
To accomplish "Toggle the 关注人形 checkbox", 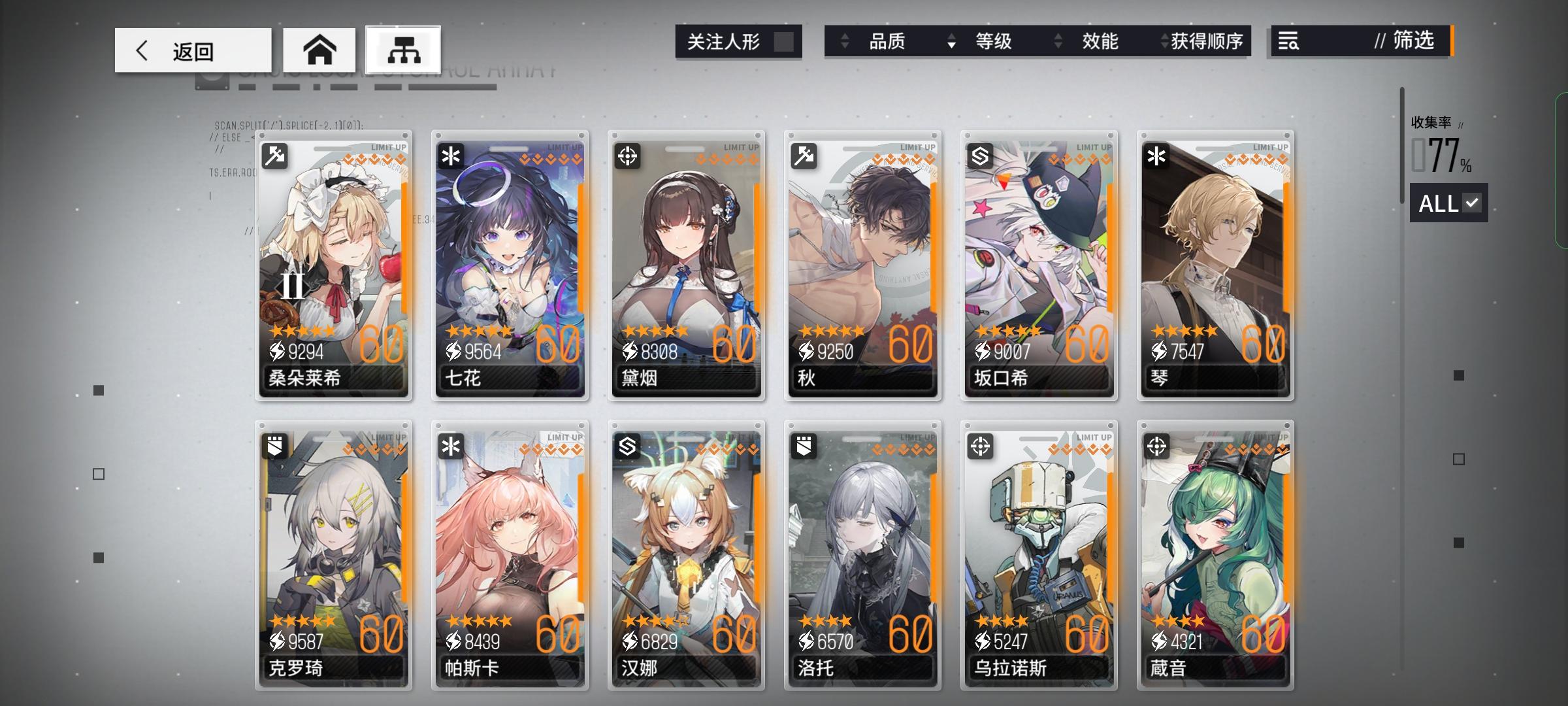I will coord(787,41).
